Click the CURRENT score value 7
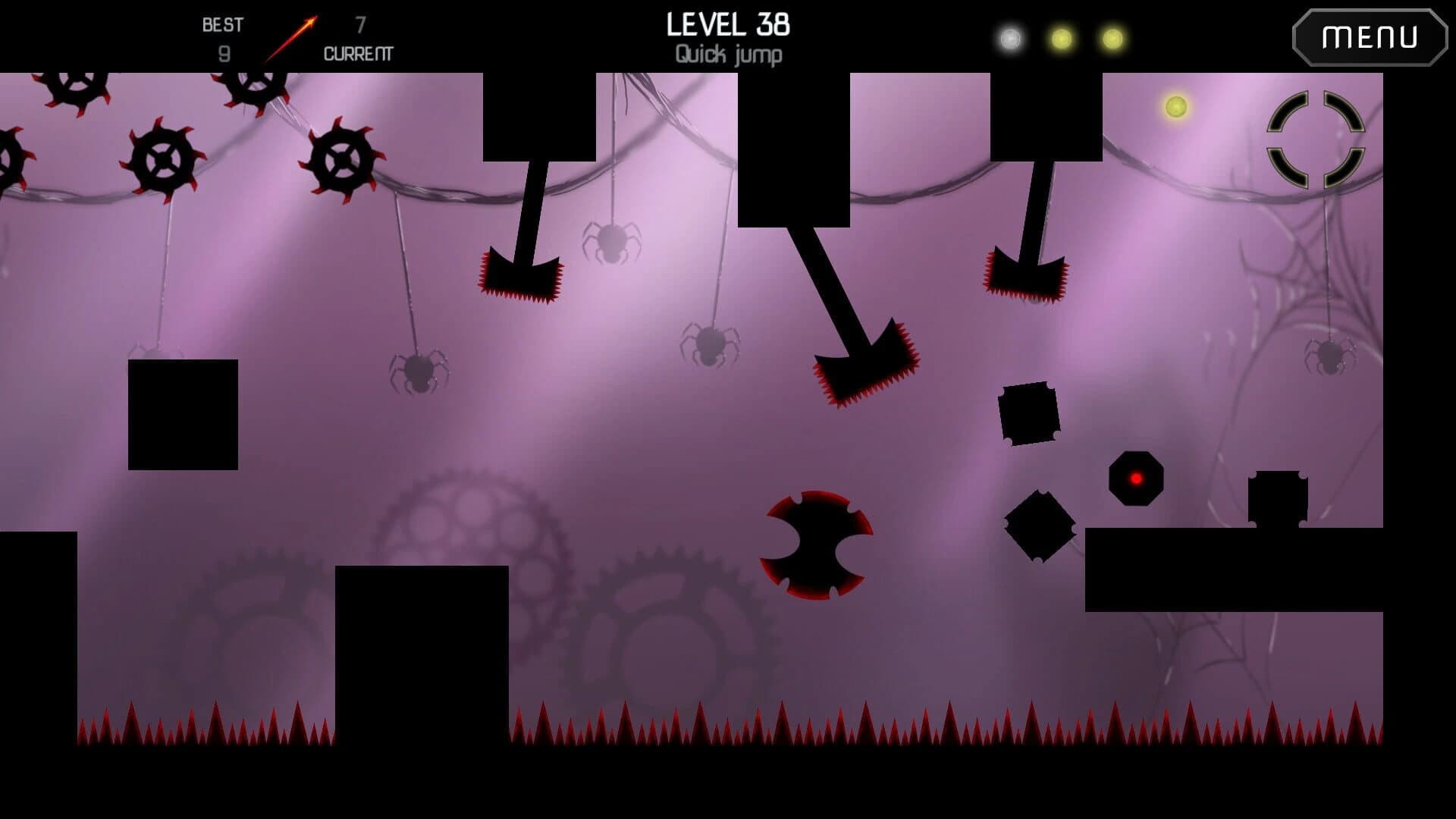Image resolution: width=1456 pixels, height=819 pixels. pyautogui.click(x=360, y=25)
